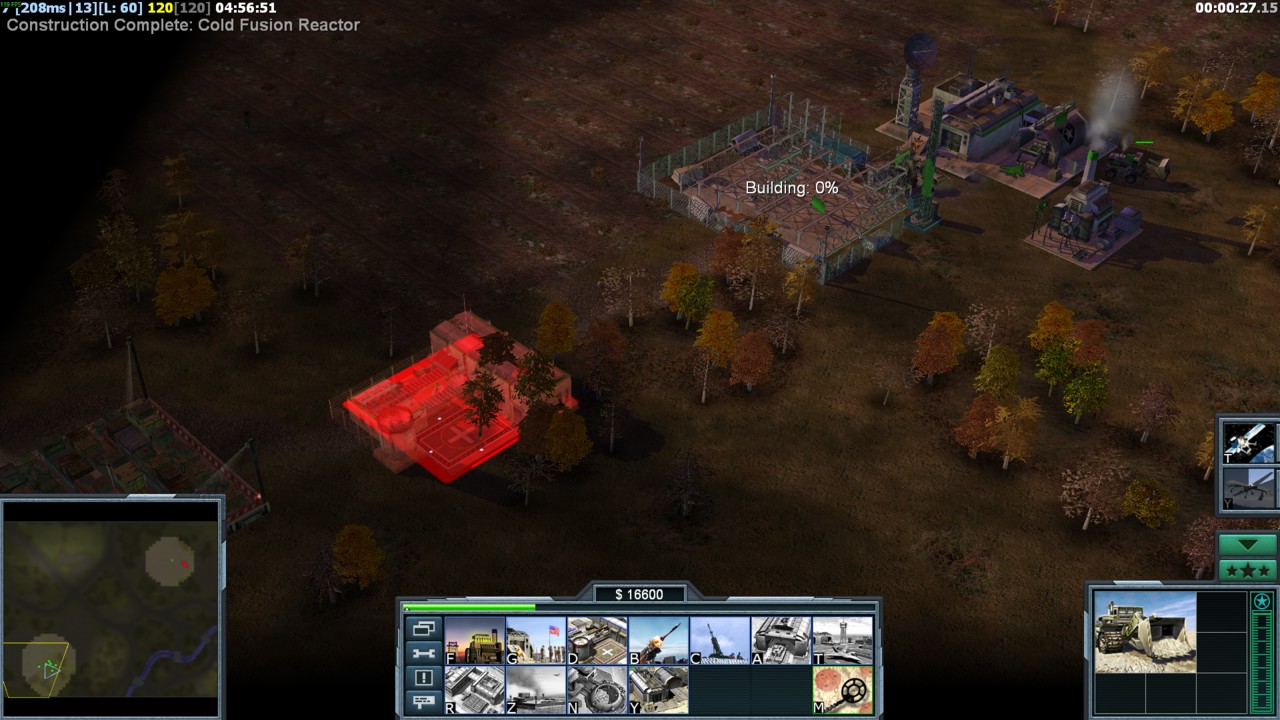This screenshot has height=720, width=1280.
Task: Open the three-star General's Powers button
Action: [1247, 570]
